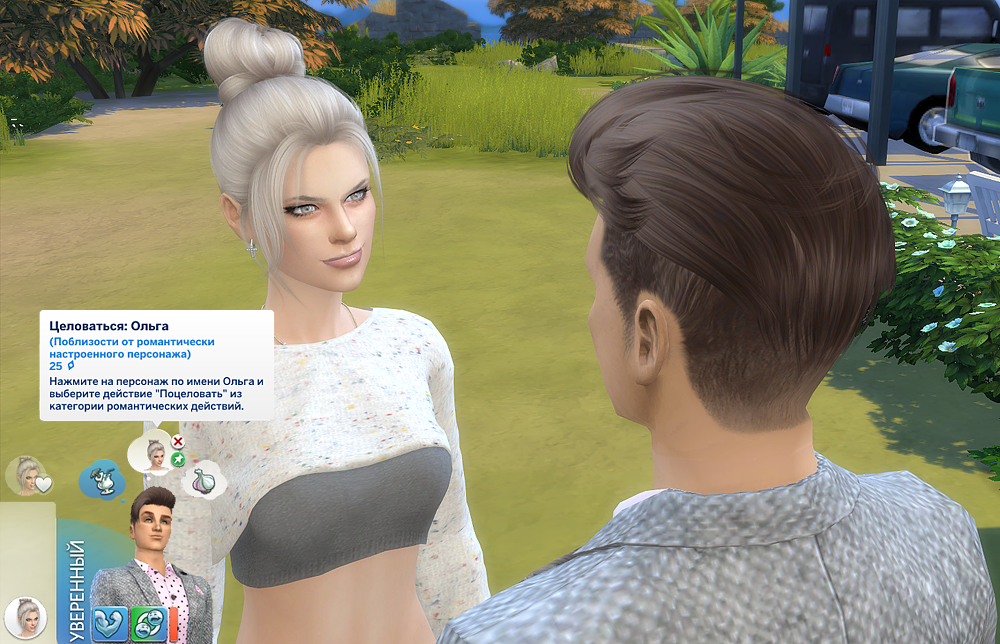Screen dimensions: 1000x644
Task: Select the green two-faces moodlet
Action: tap(149, 623)
